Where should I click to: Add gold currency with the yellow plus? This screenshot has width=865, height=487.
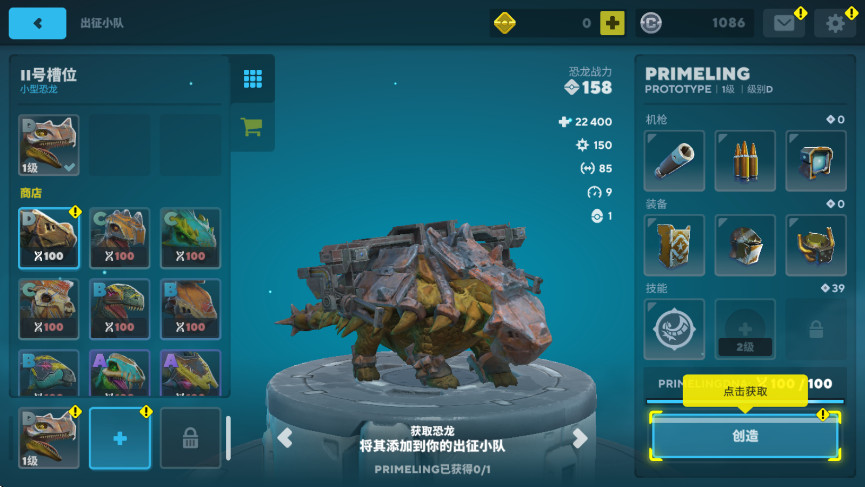[612, 23]
